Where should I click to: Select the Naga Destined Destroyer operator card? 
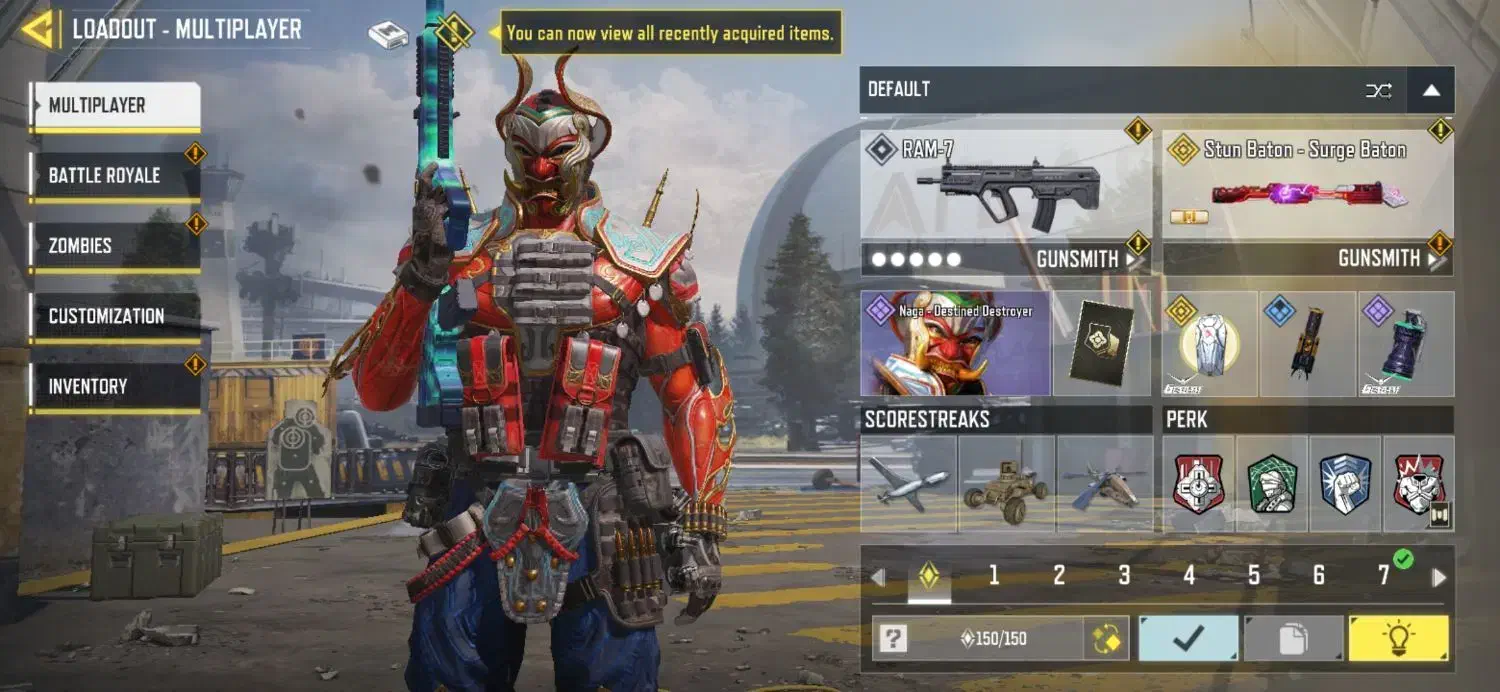coord(955,344)
